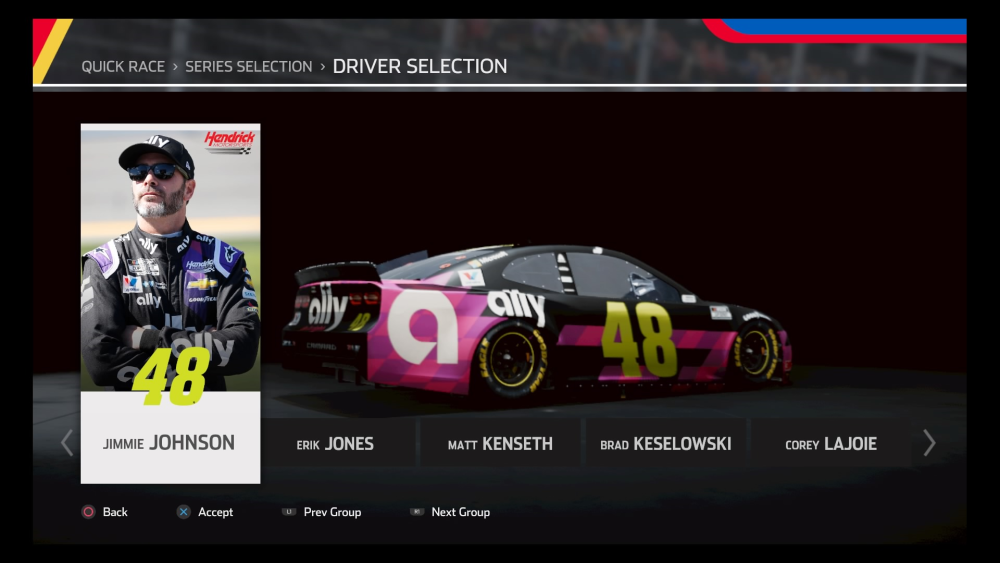1000x563 pixels.
Task: Select Brad Keselowski as driver
Action: (x=665, y=443)
